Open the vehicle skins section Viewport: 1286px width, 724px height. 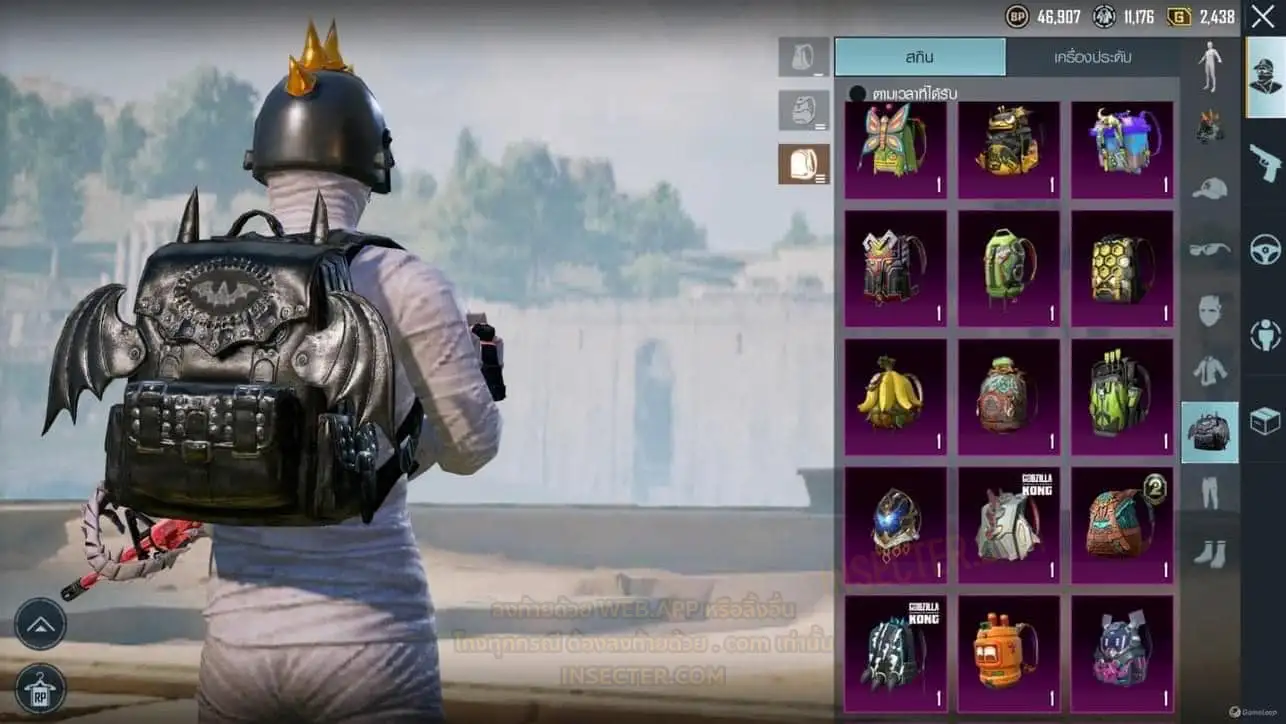click(x=1265, y=249)
